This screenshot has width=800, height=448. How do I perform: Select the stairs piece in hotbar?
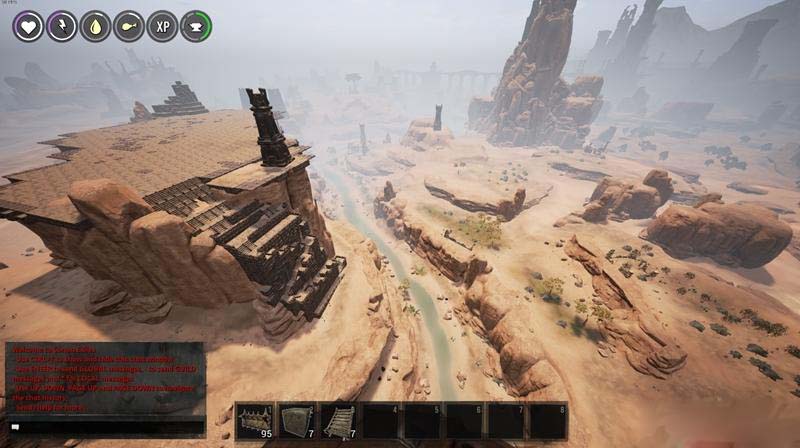pyautogui.click(x=338, y=421)
